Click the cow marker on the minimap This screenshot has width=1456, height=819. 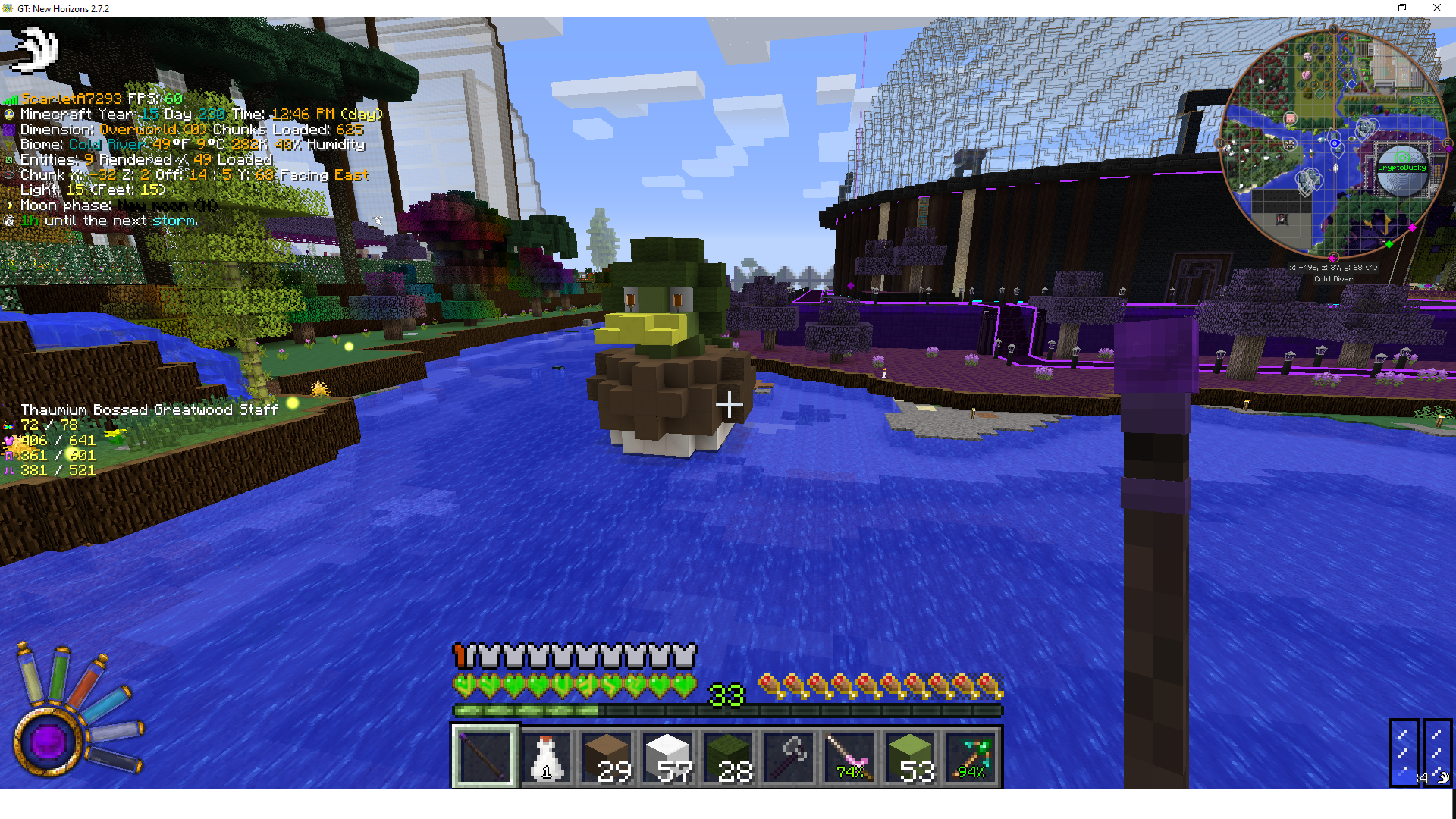point(1290,143)
